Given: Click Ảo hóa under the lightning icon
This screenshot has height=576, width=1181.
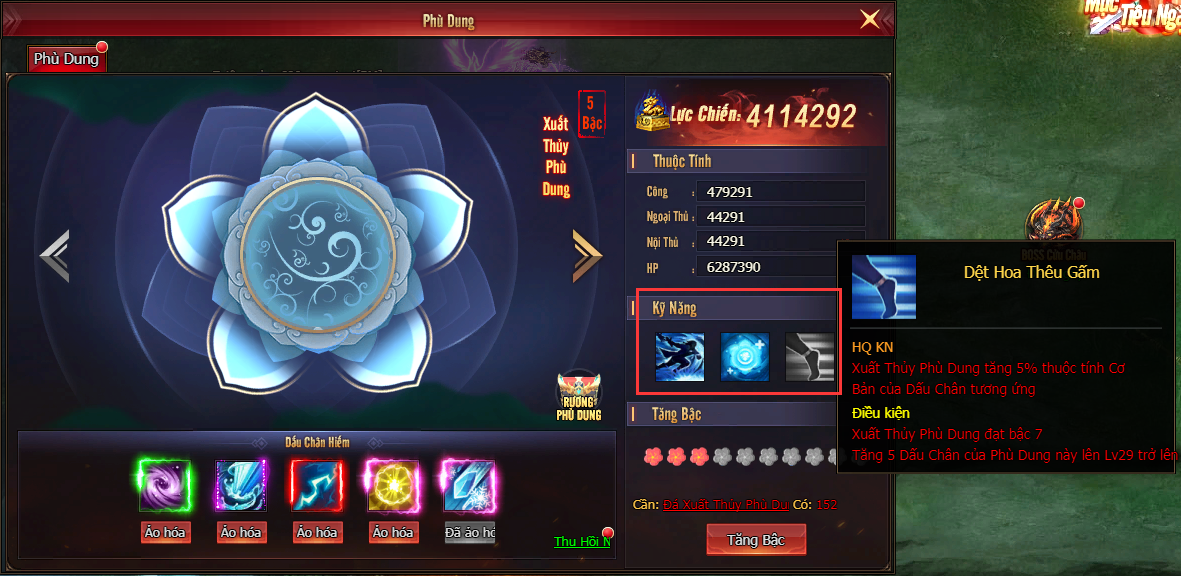Looking at the screenshot, I should pos(316,533).
